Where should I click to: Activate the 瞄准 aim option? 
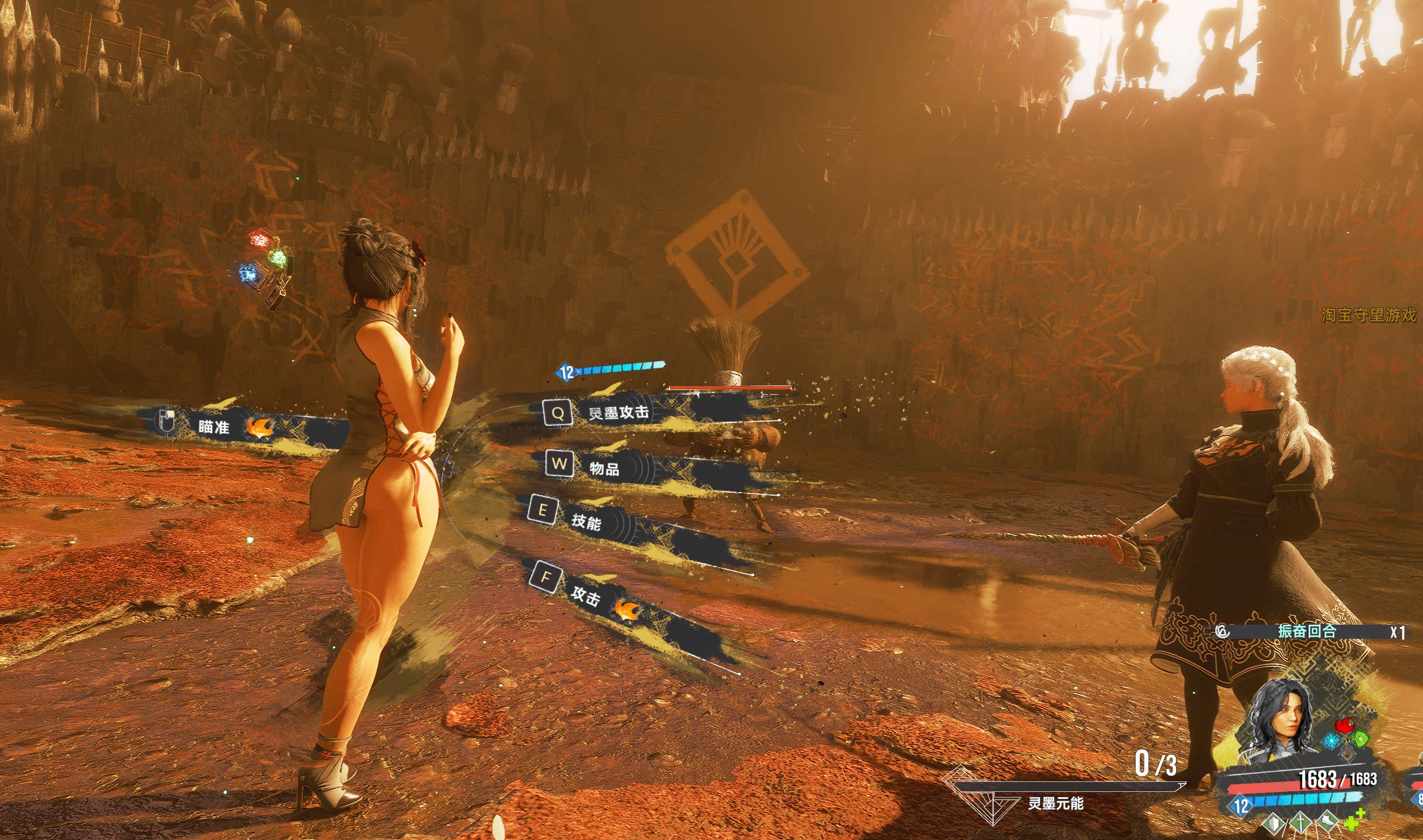[214, 426]
